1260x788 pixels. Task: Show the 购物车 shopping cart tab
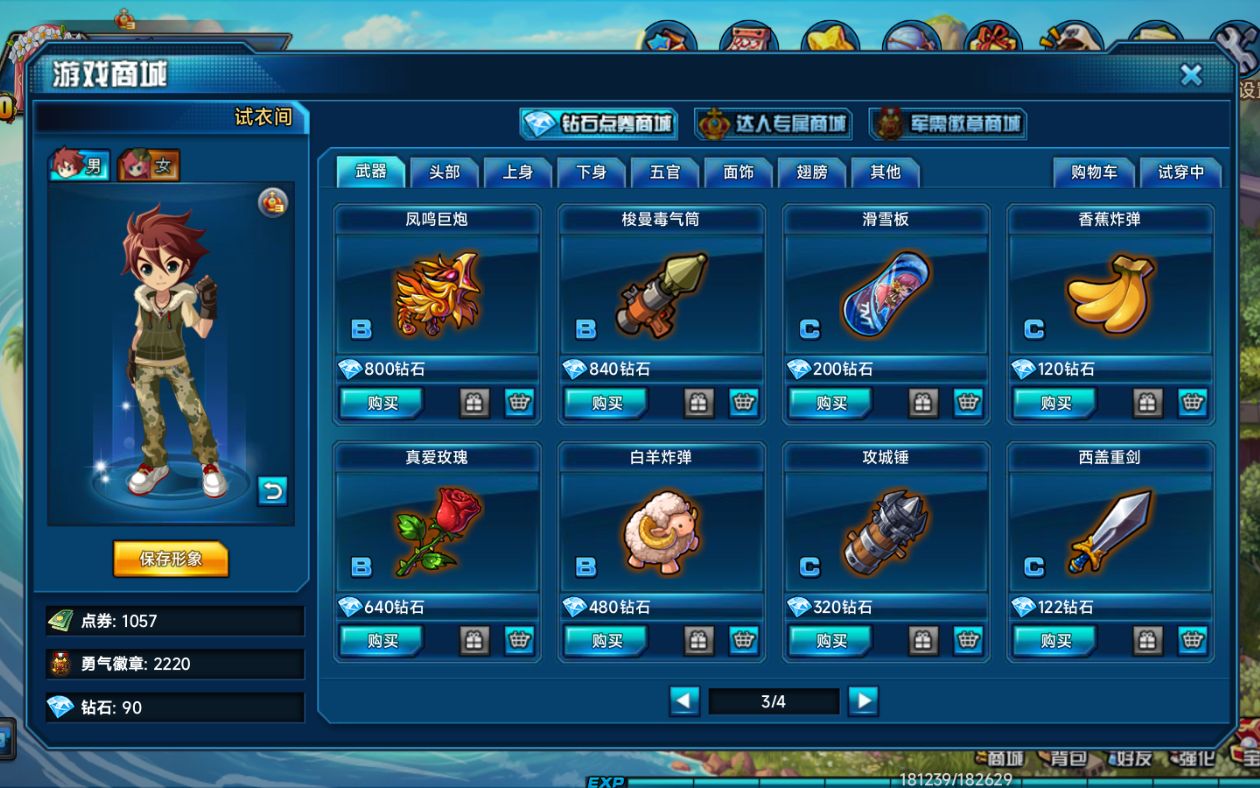click(1094, 172)
